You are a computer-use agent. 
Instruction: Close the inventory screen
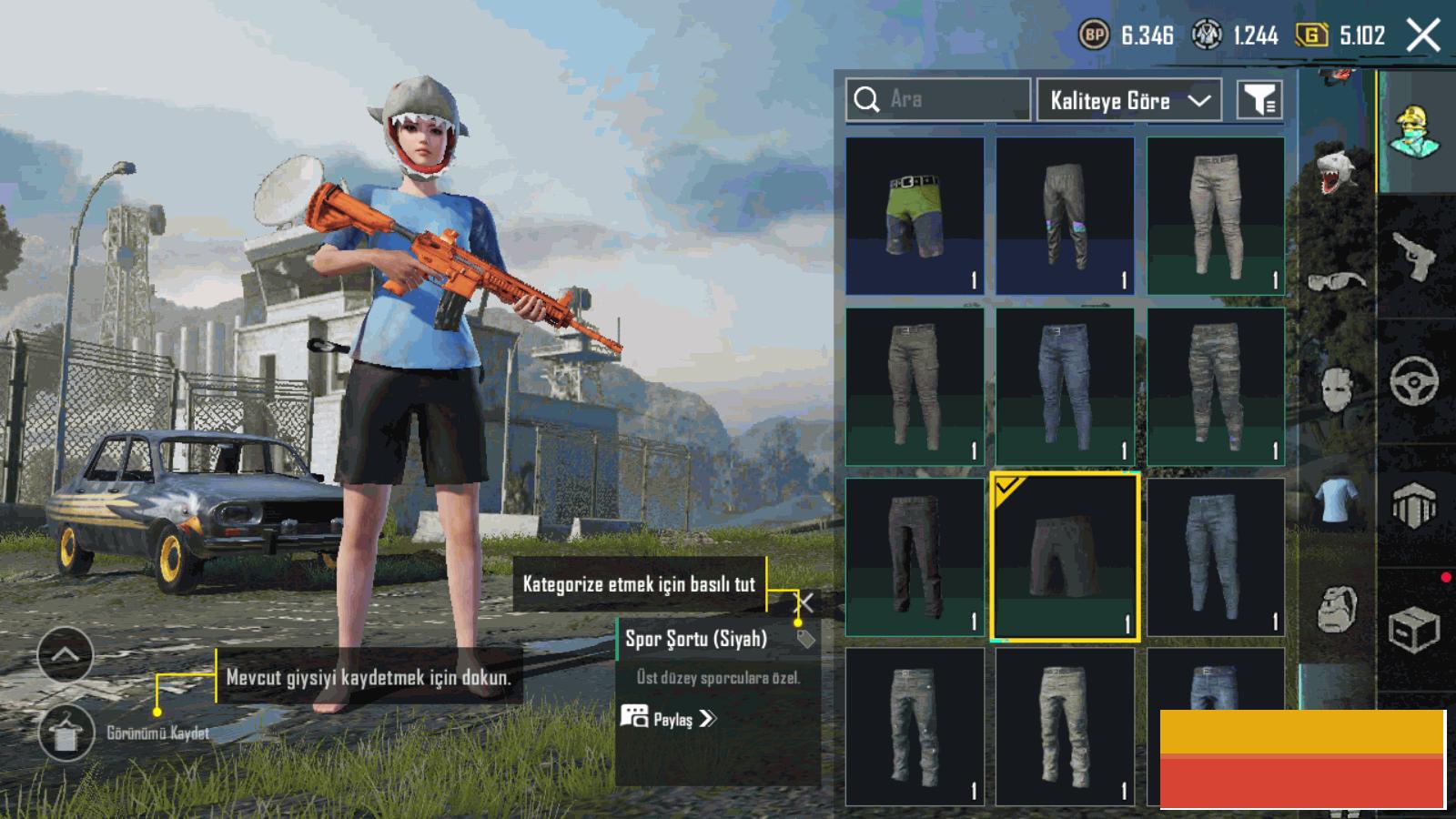1423,36
